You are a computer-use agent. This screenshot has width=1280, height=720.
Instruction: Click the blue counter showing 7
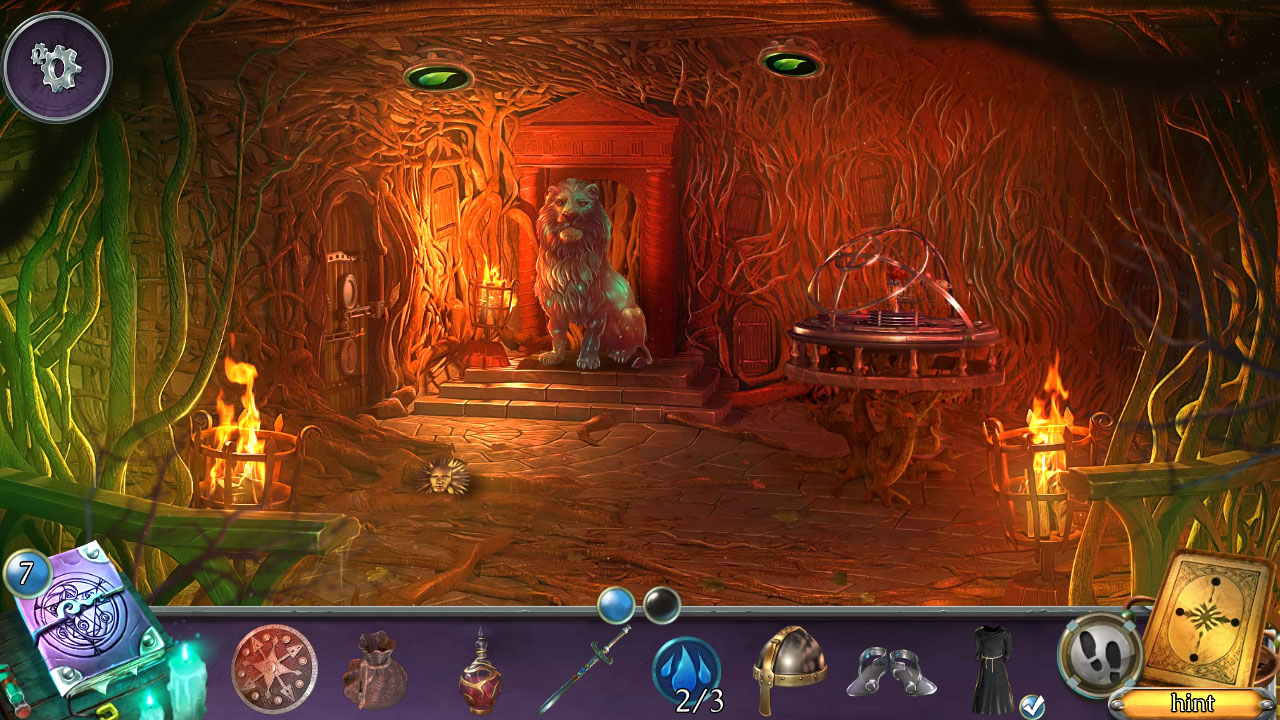pyautogui.click(x=25, y=575)
